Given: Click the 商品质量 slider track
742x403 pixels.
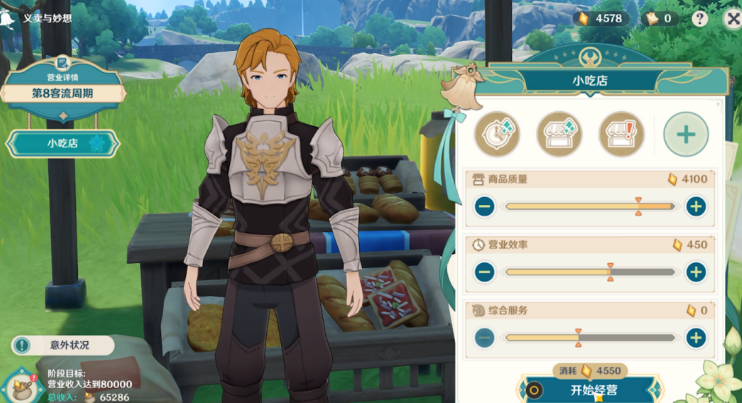Looking at the screenshot, I should point(590,207).
